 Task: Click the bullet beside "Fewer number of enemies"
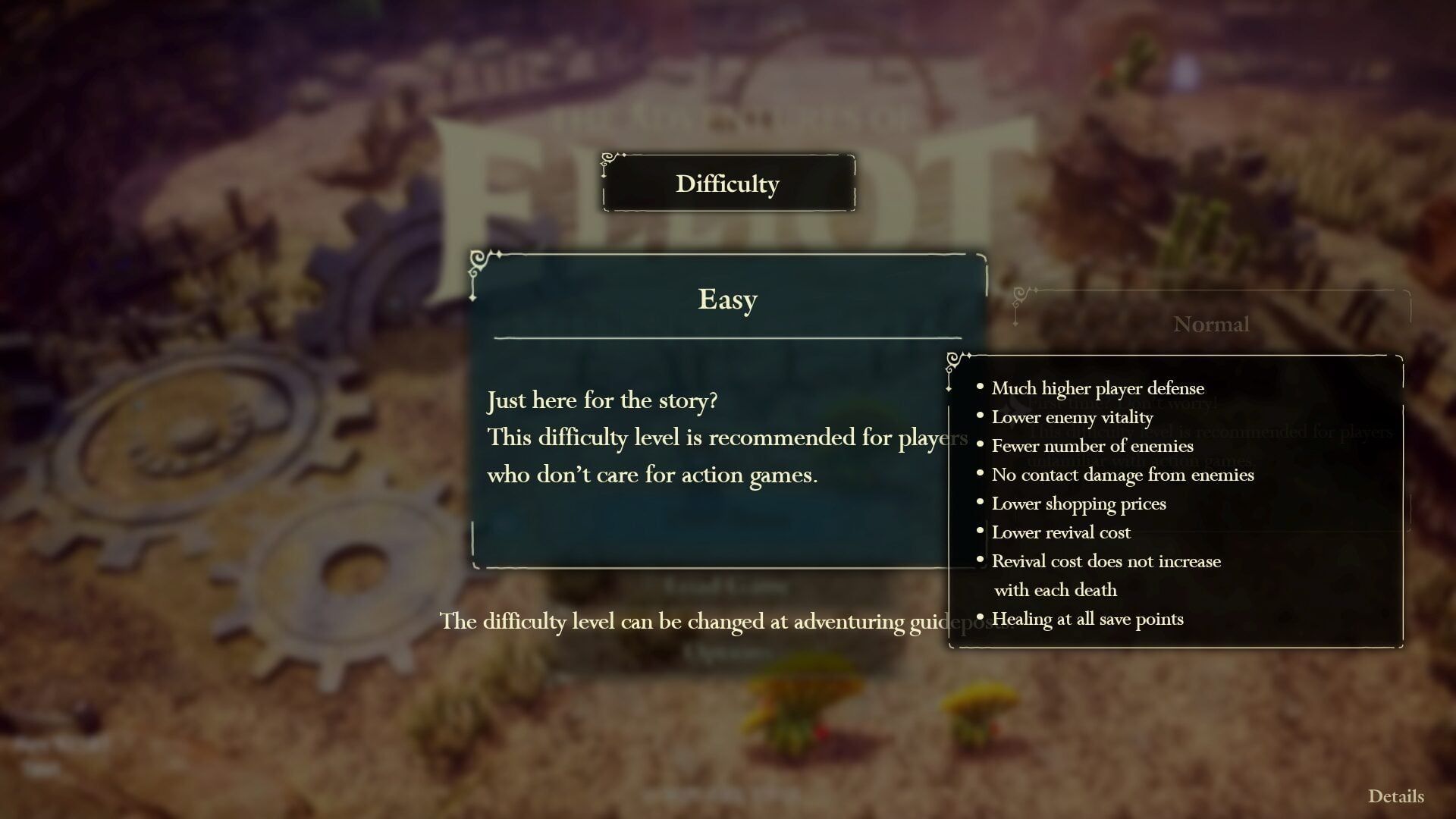tap(981, 444)
